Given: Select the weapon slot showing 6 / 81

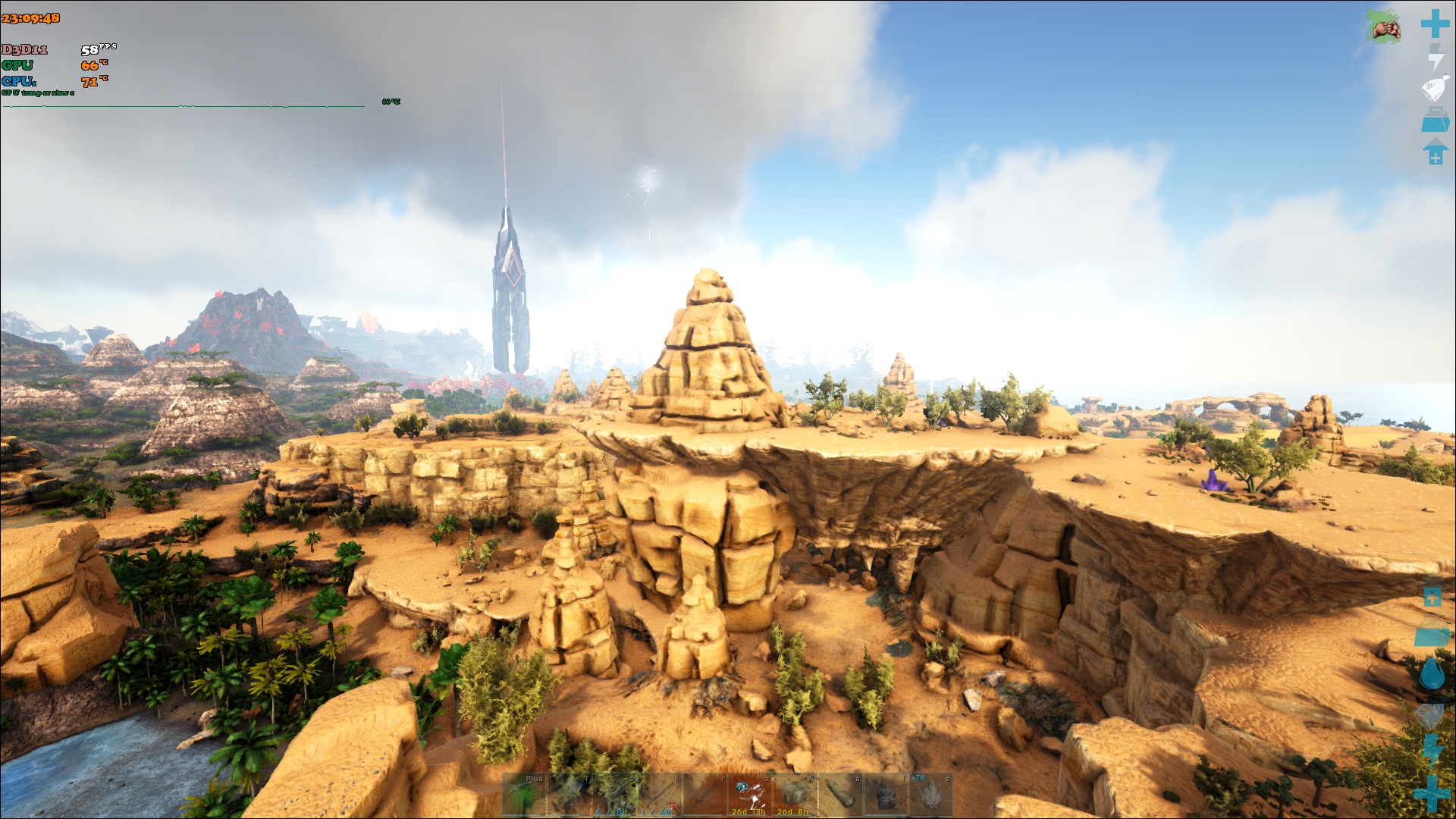Looking at the screenshot, I should pos(614,795).
